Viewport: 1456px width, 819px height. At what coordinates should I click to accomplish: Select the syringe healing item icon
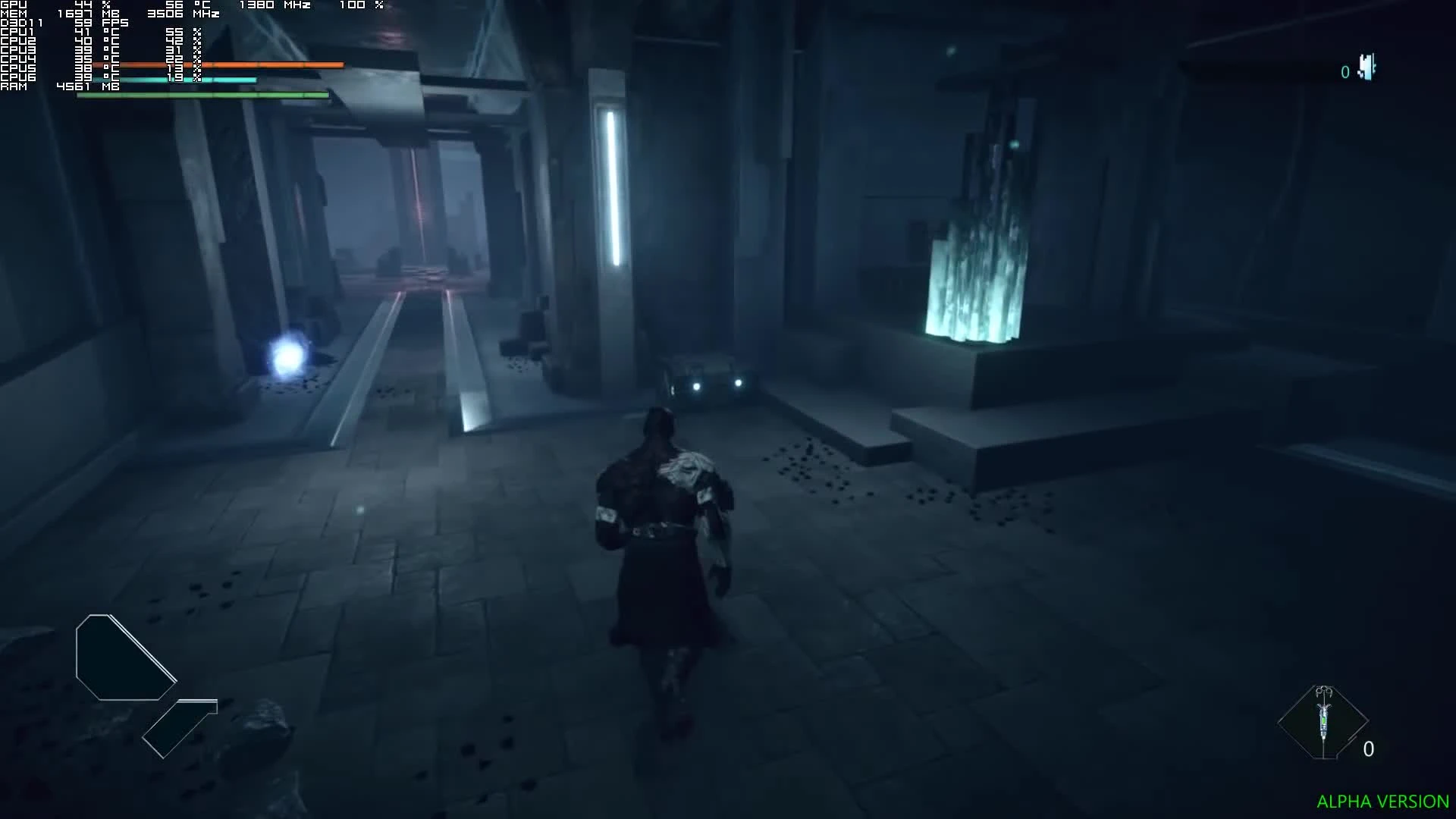1323,717
